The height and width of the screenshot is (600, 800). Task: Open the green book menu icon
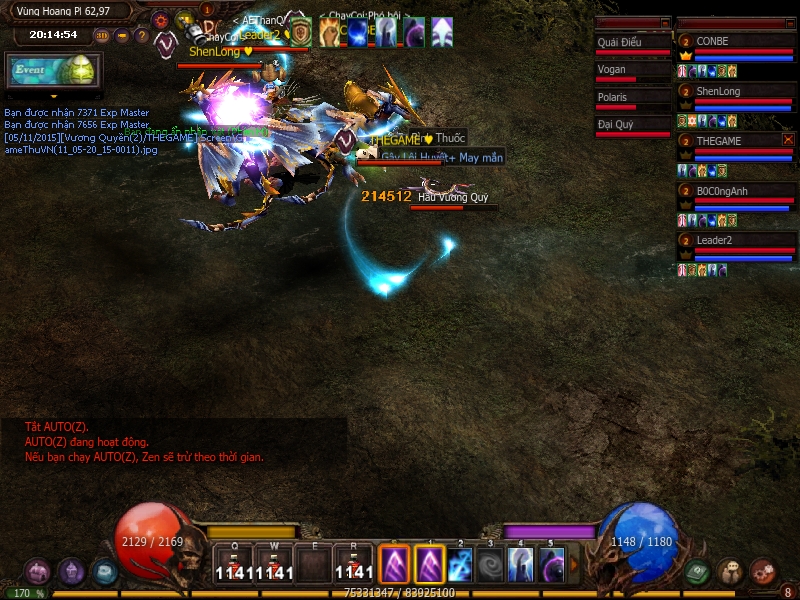699,572
